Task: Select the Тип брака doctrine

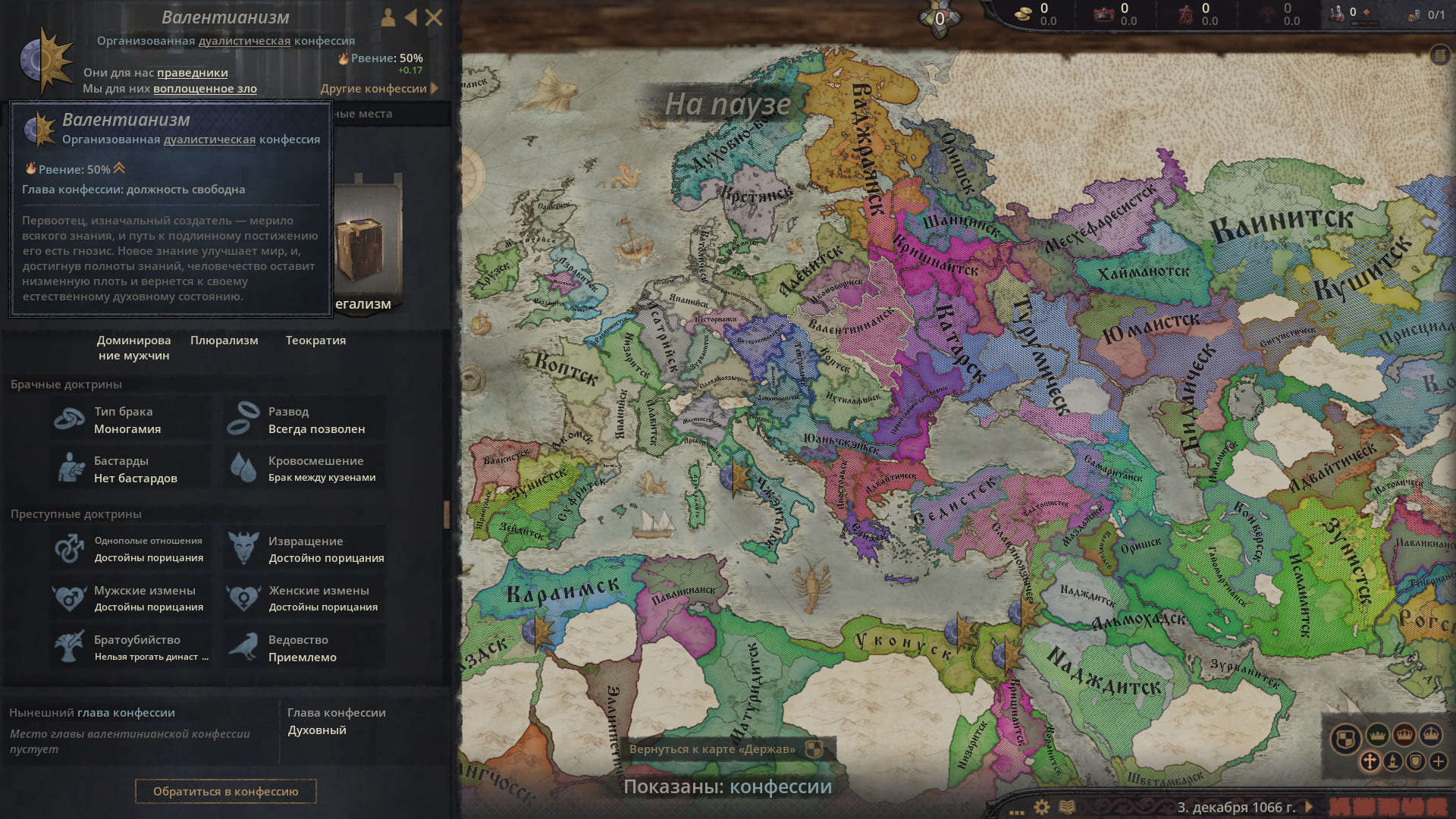Action: pyautogui.click(x=130, y=419)
